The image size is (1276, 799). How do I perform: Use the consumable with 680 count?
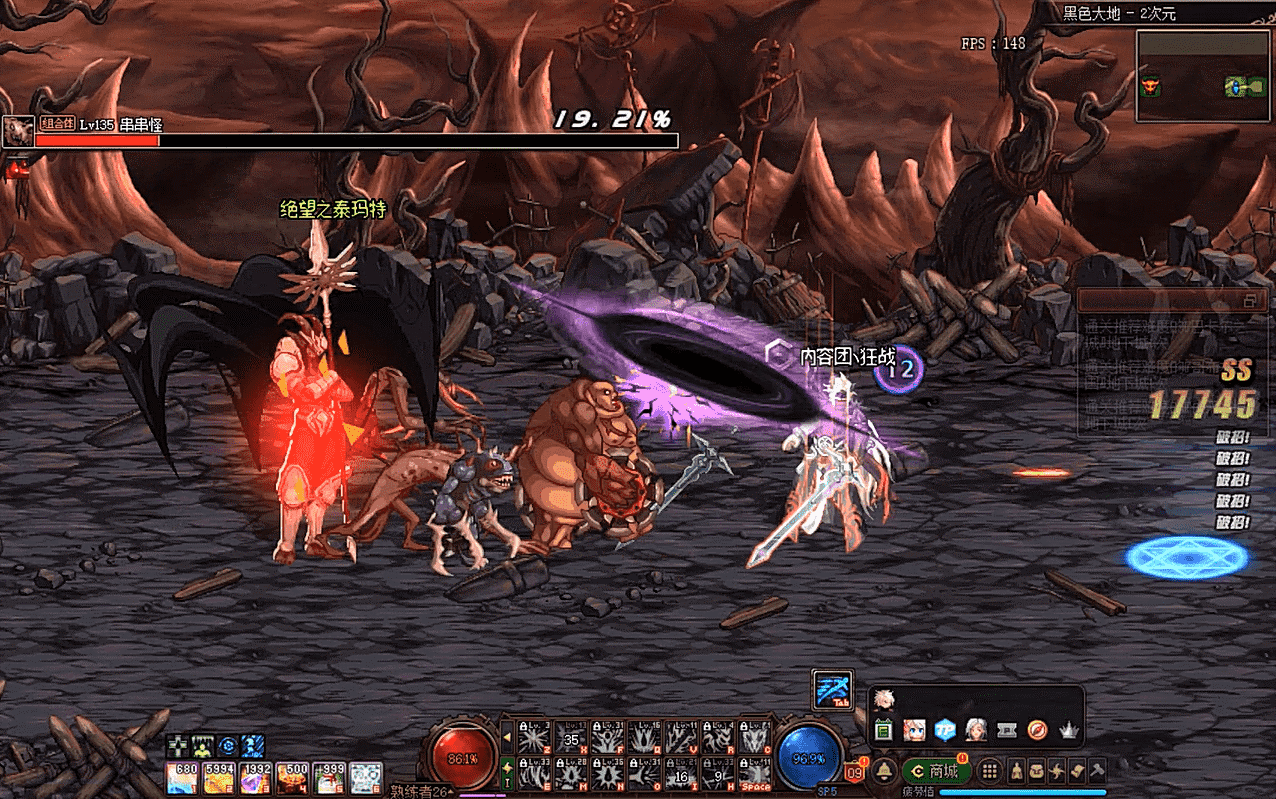(x=183, y=777)
